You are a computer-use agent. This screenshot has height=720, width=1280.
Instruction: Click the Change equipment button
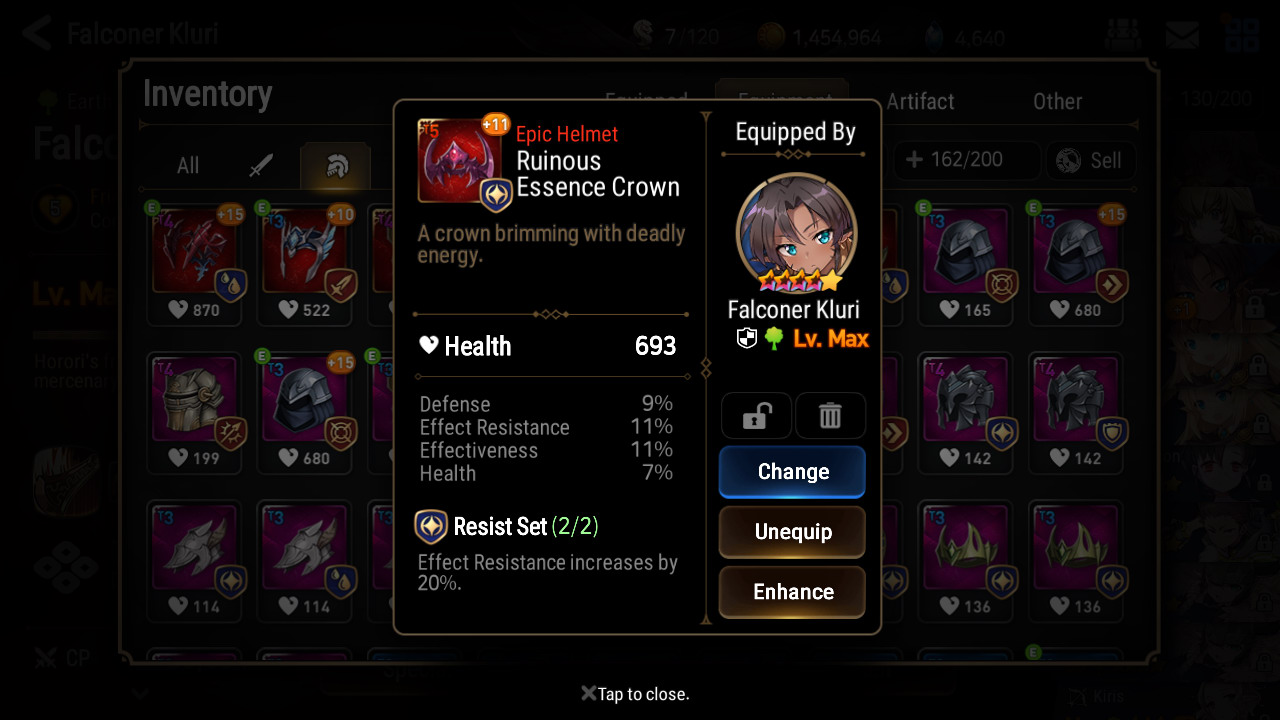click(792, 472)
